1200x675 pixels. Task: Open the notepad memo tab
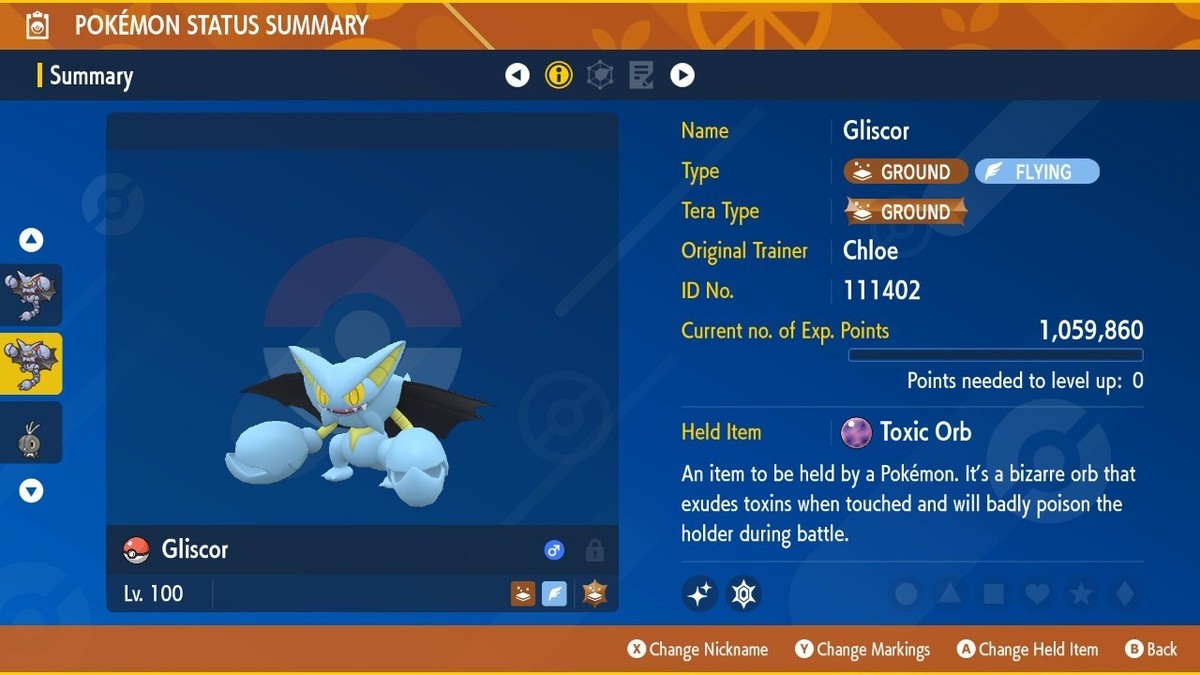pos(641,75)
